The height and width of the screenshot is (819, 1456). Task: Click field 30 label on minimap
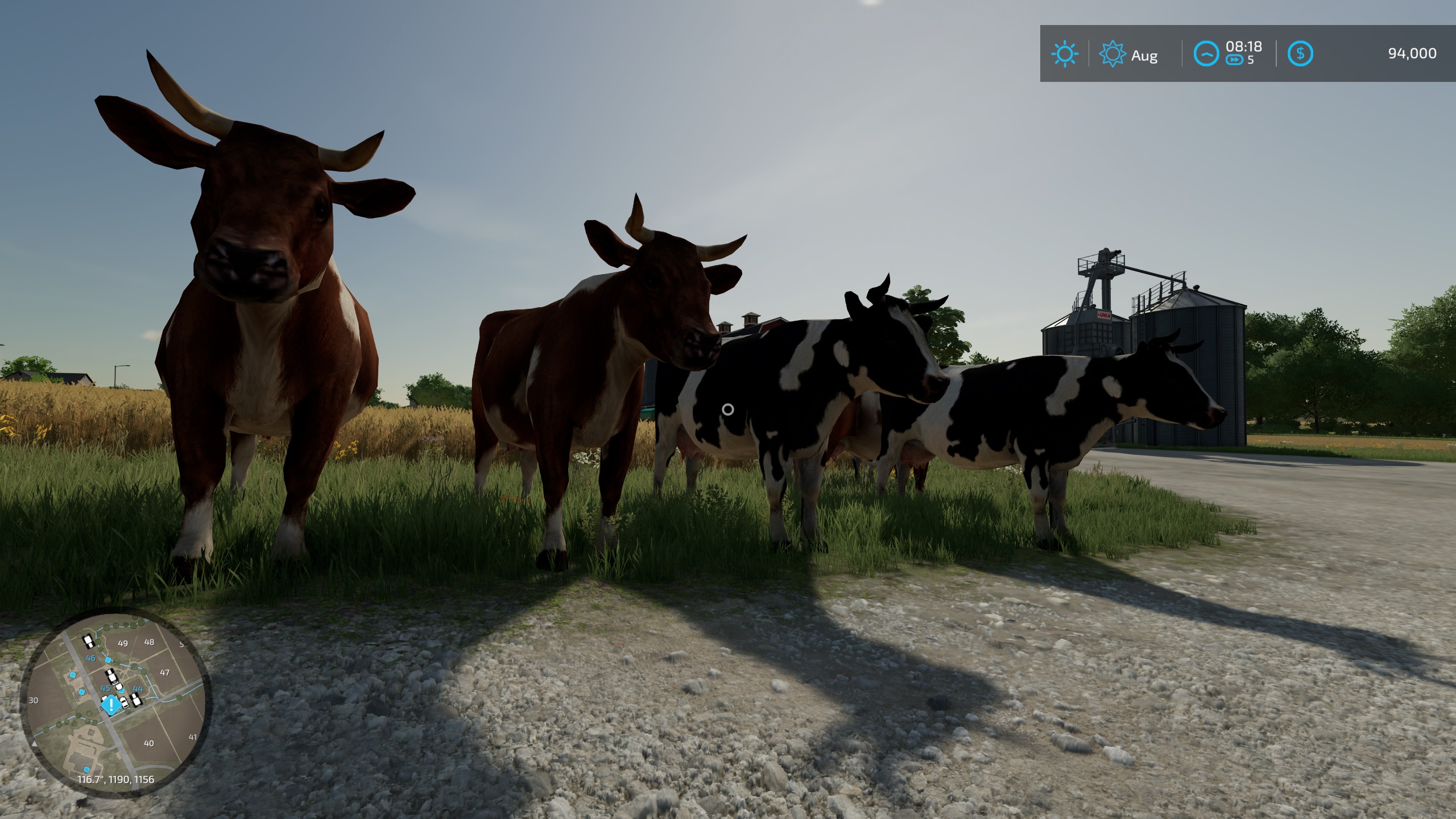click(33, 700)
